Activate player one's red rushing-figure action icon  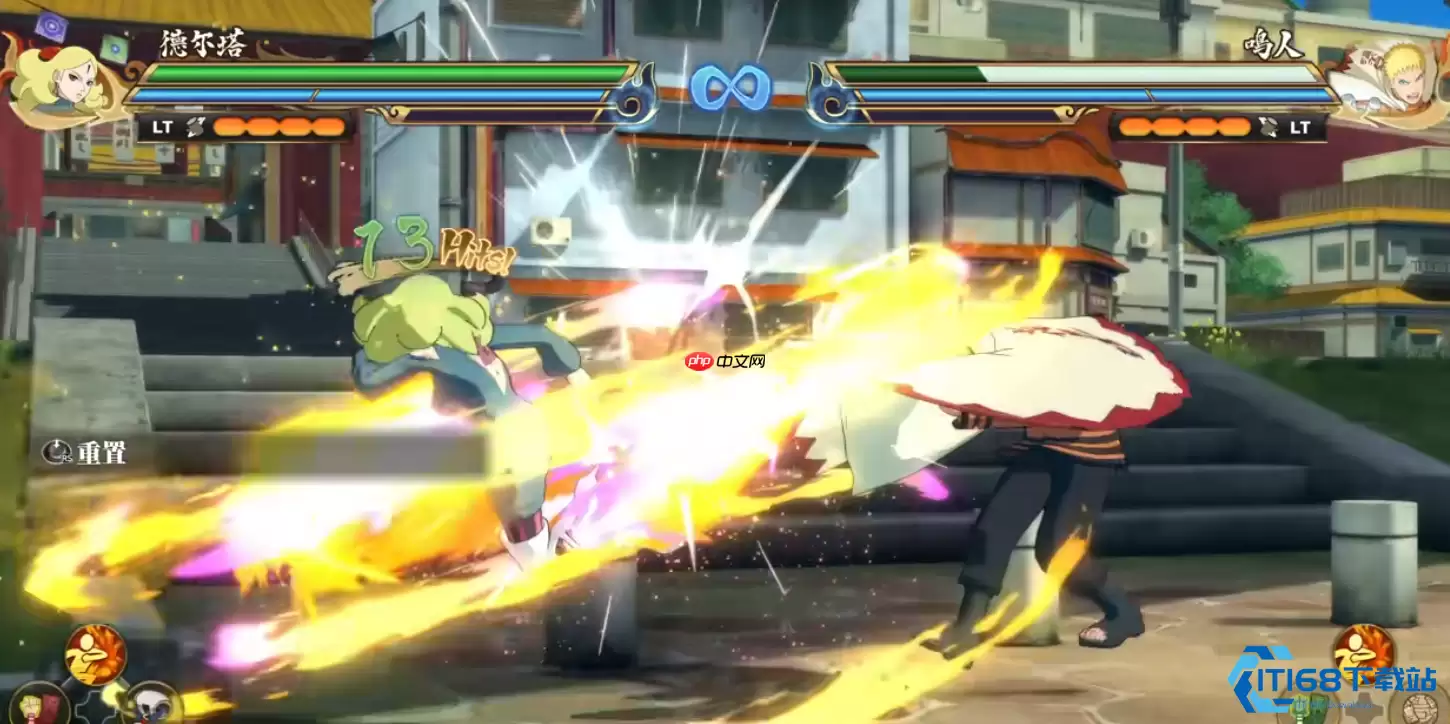pos(96,653)
